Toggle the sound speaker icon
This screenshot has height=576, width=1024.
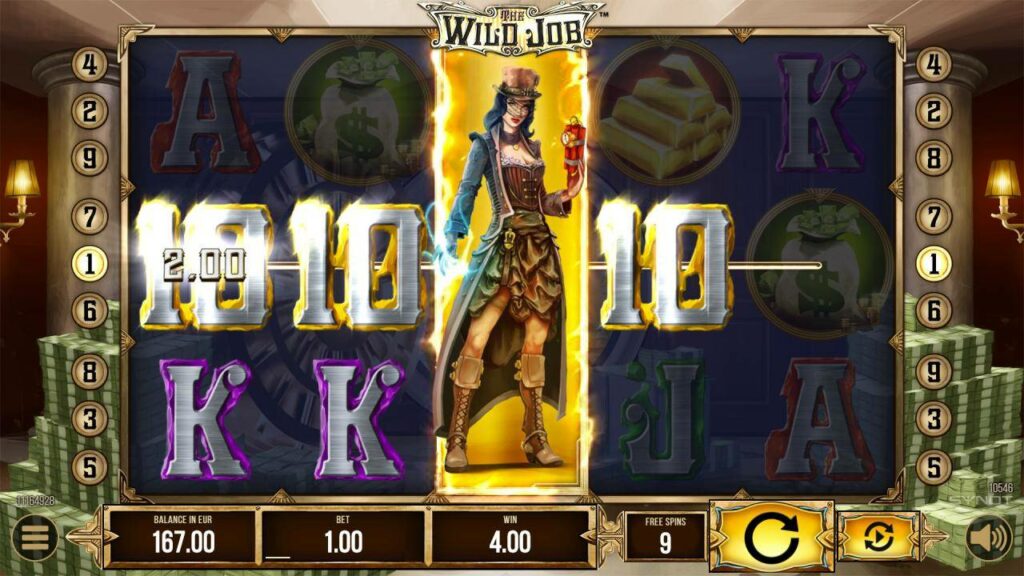[988, 539]
